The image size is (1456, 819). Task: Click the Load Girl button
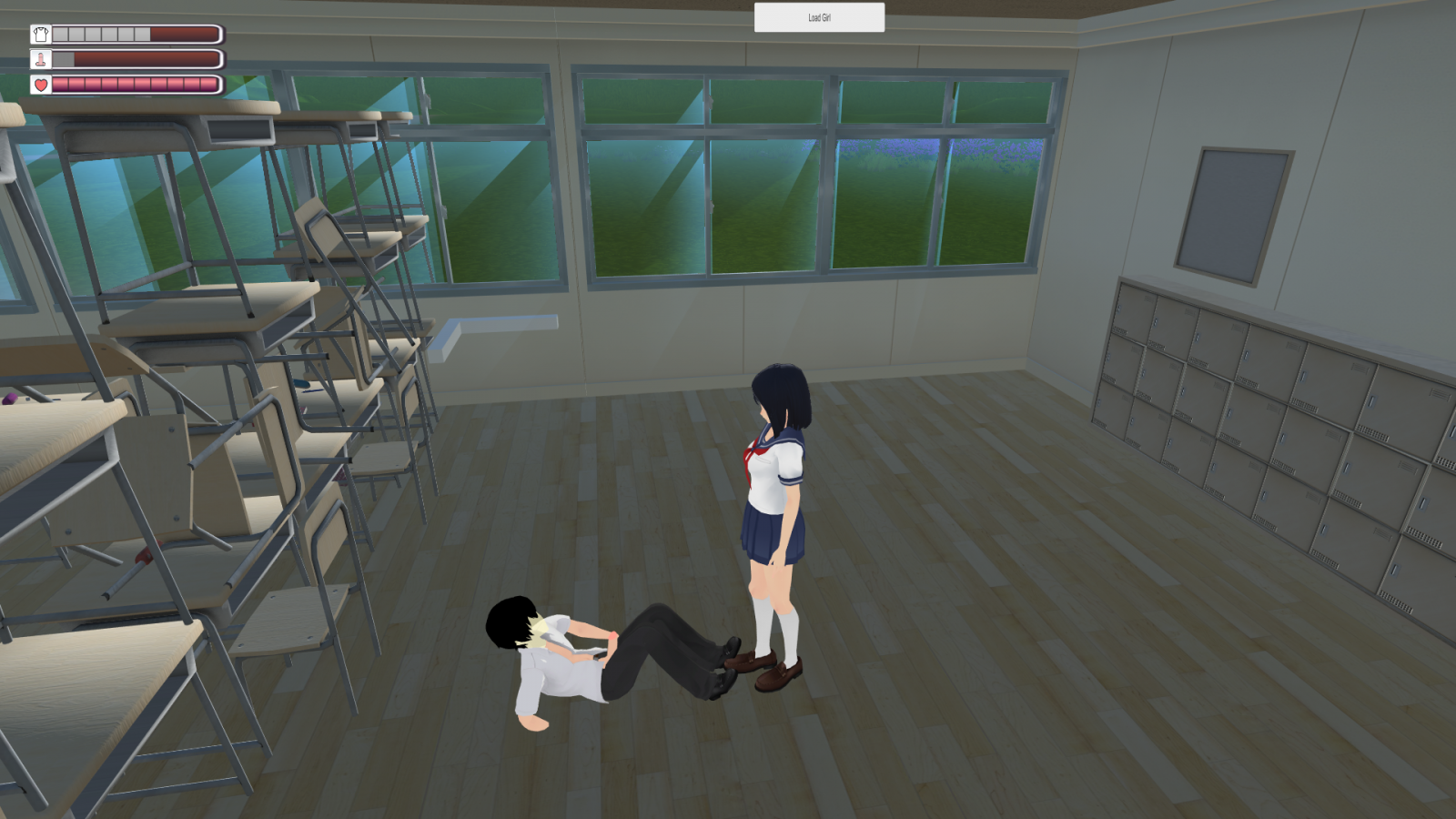pos(819,17)
